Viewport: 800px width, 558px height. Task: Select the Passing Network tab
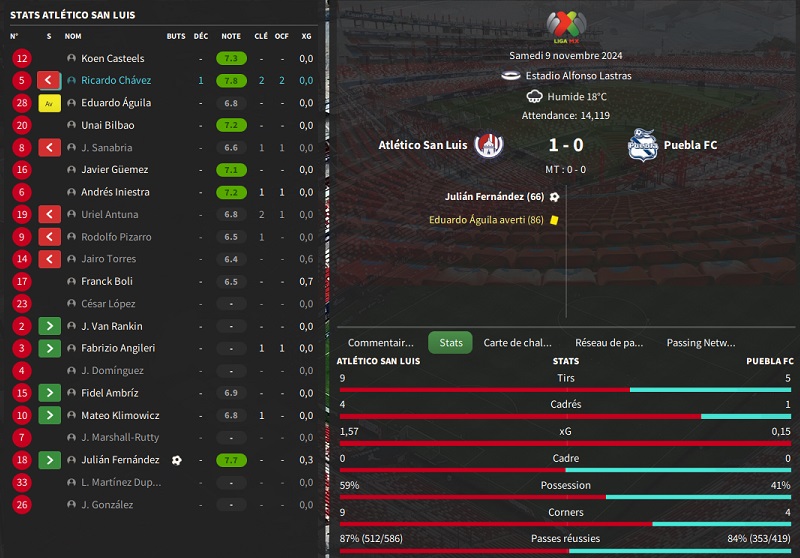[x=700, y=343]
